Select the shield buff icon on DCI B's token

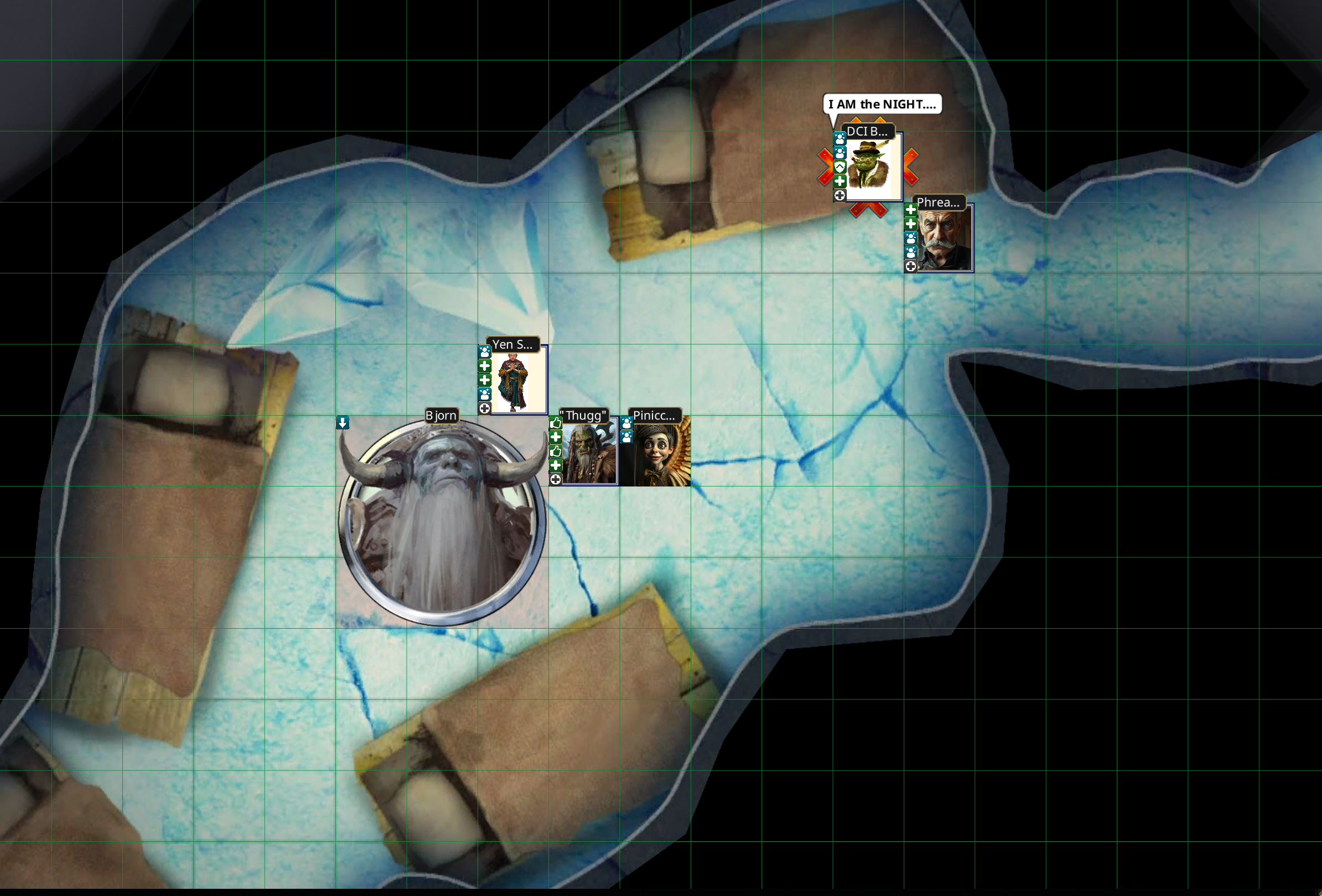point(839,167)
